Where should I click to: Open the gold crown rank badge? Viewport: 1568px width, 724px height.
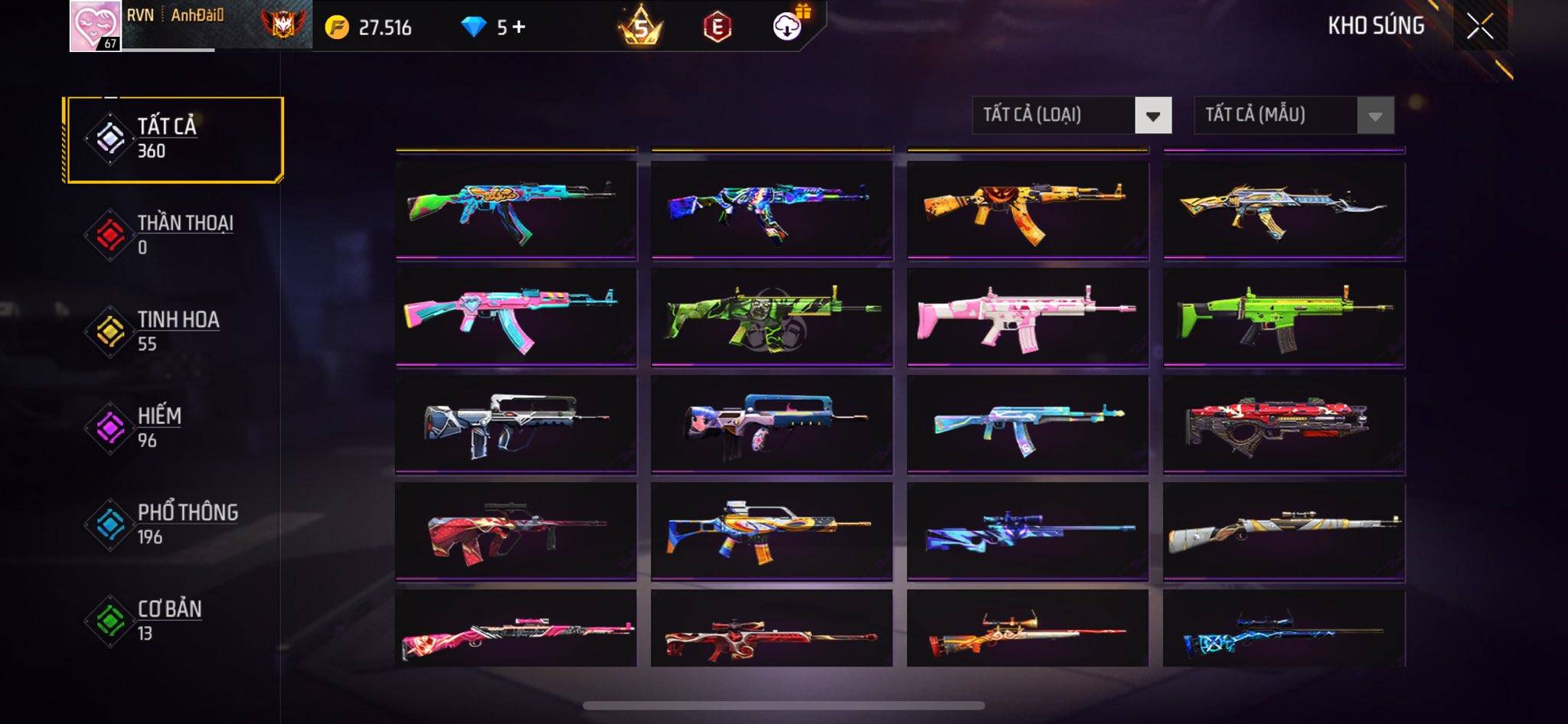click(640, 28)
